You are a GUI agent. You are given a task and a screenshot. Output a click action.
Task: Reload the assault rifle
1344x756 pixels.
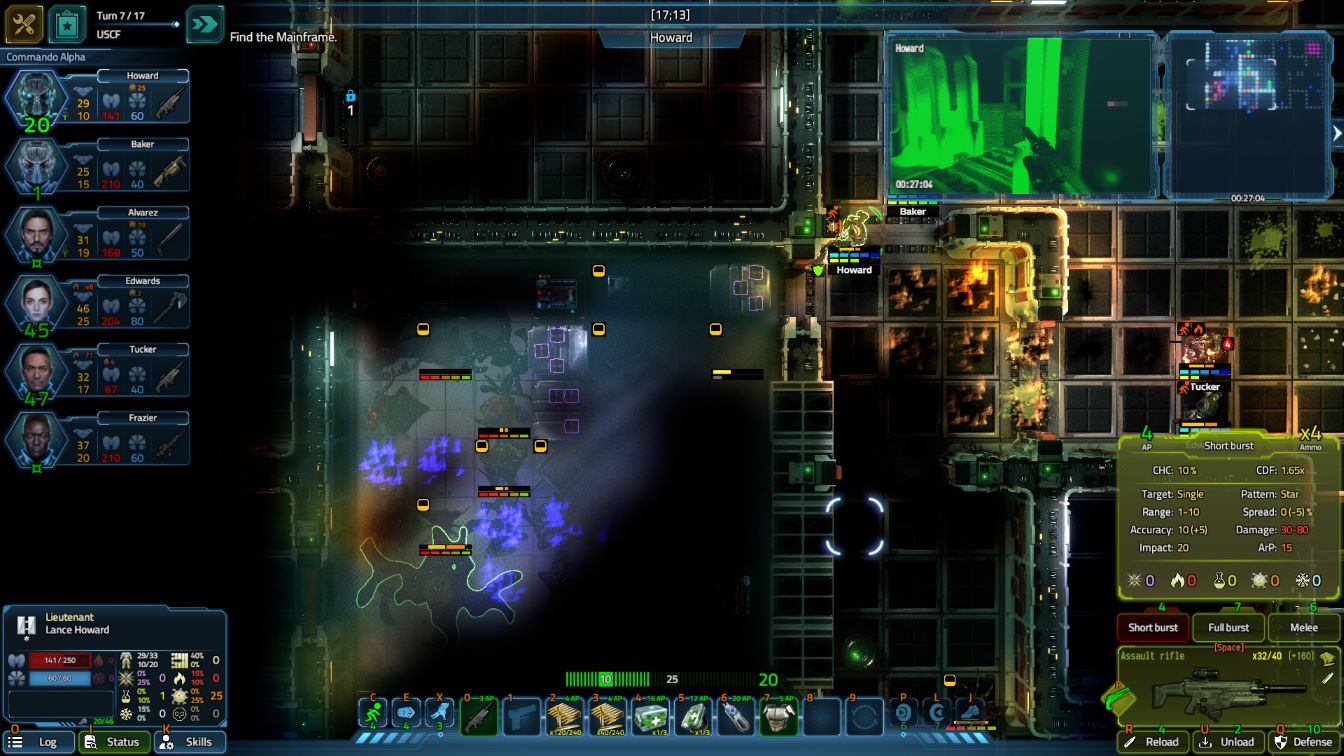coord(1152,742)
